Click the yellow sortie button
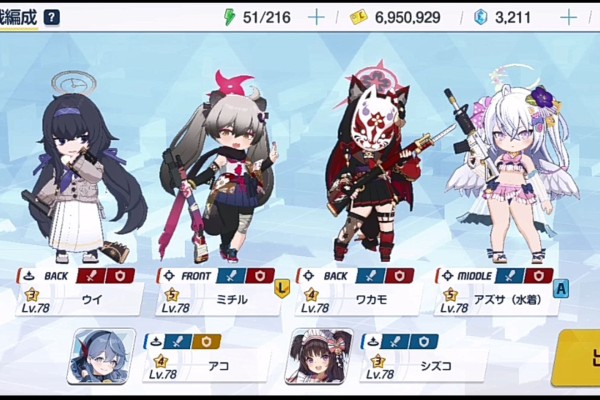 pyautogui.click(x=578, y=356)
